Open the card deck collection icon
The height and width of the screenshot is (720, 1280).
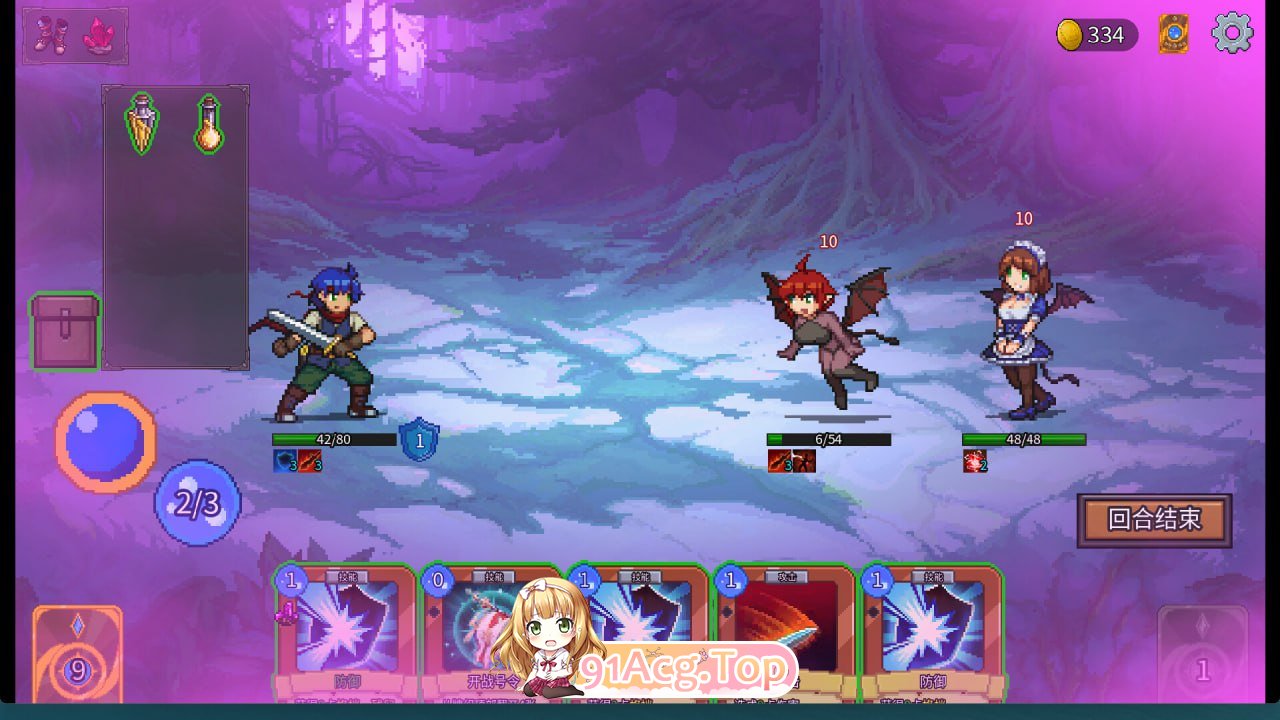click(x=1173, y=34)
